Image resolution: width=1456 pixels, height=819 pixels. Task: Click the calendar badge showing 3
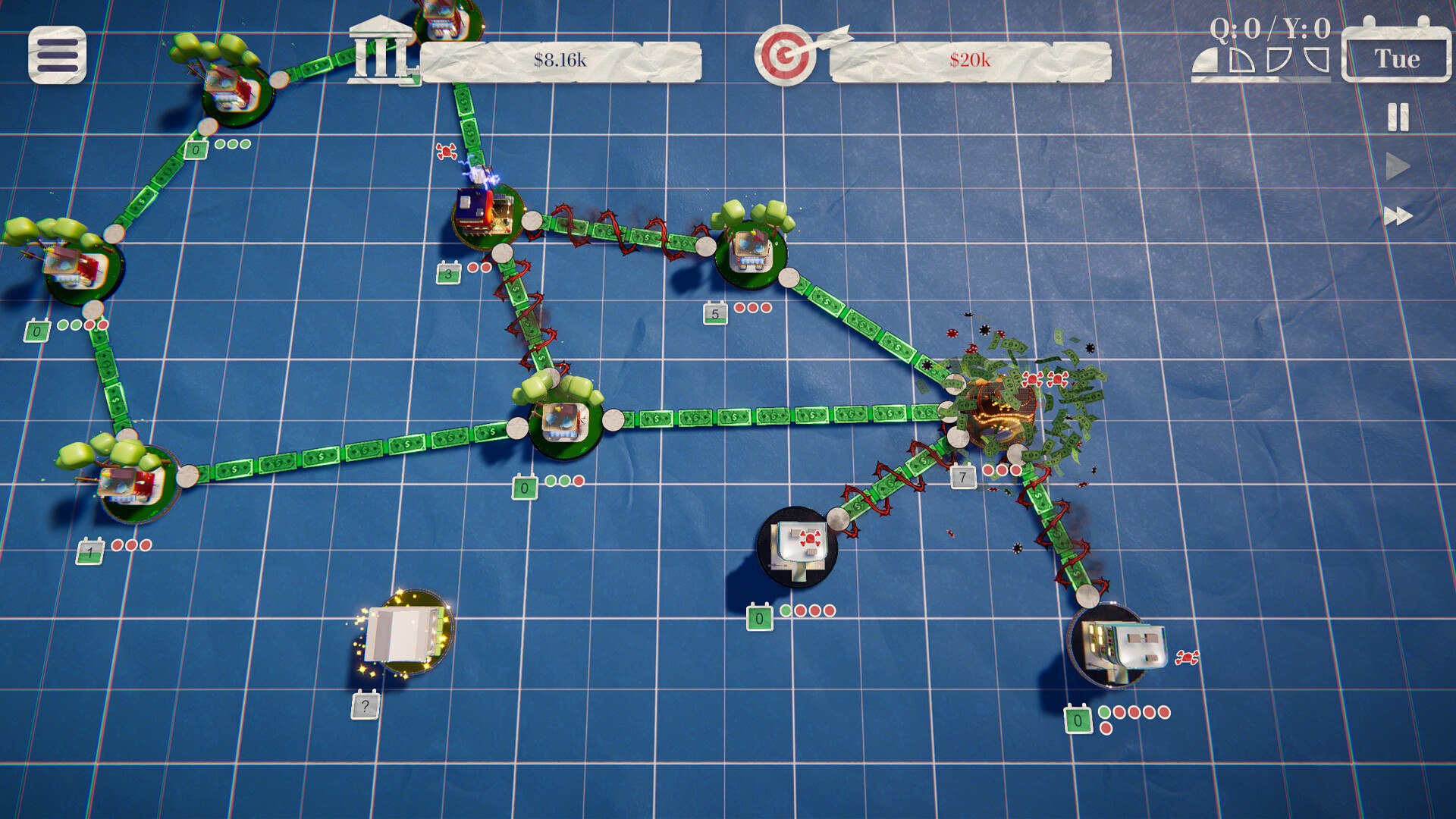[449, 272]
